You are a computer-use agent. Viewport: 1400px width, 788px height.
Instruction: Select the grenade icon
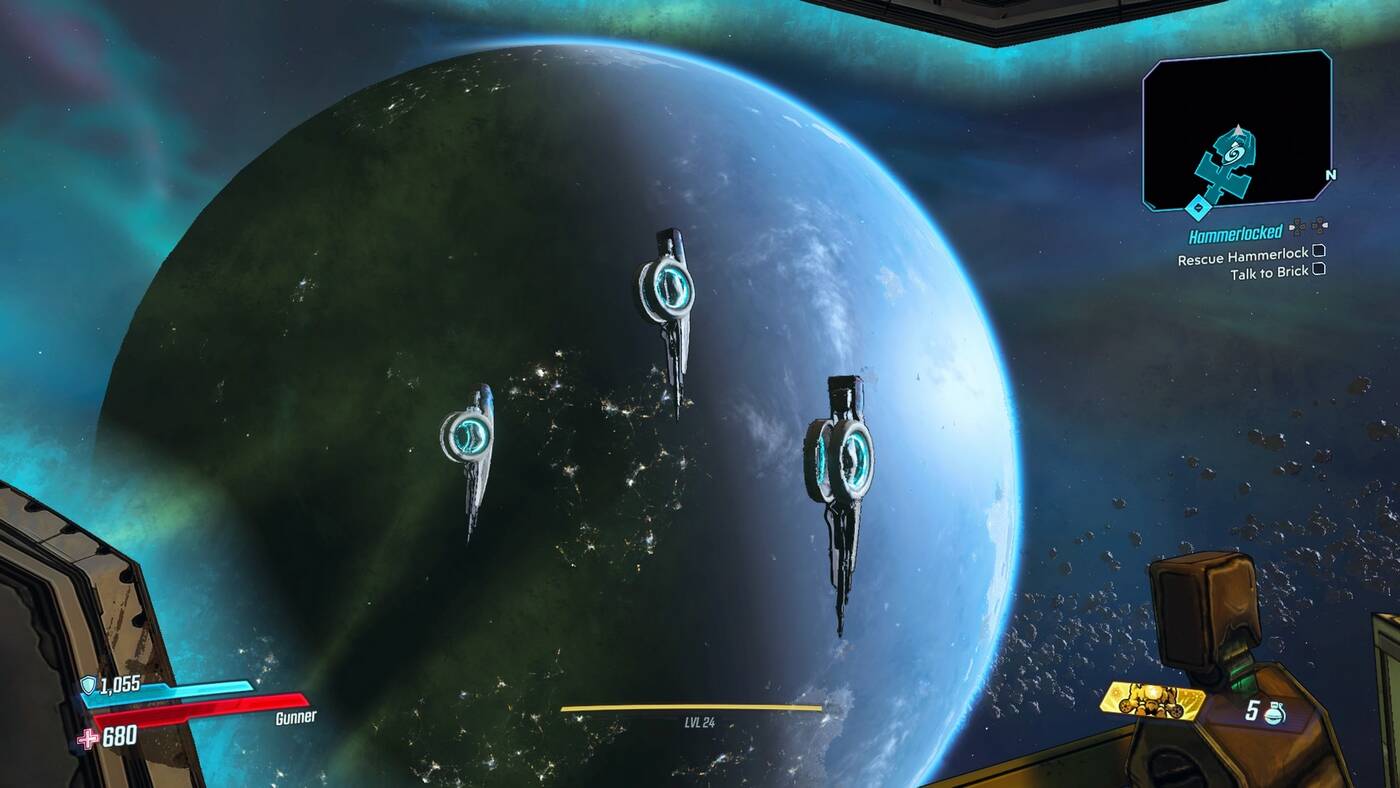click(1273, 712)
